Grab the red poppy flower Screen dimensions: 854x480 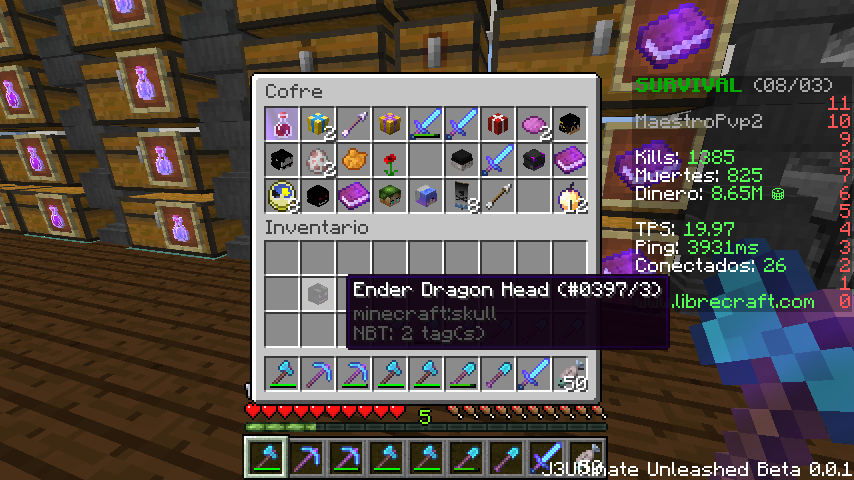(391, 160)
